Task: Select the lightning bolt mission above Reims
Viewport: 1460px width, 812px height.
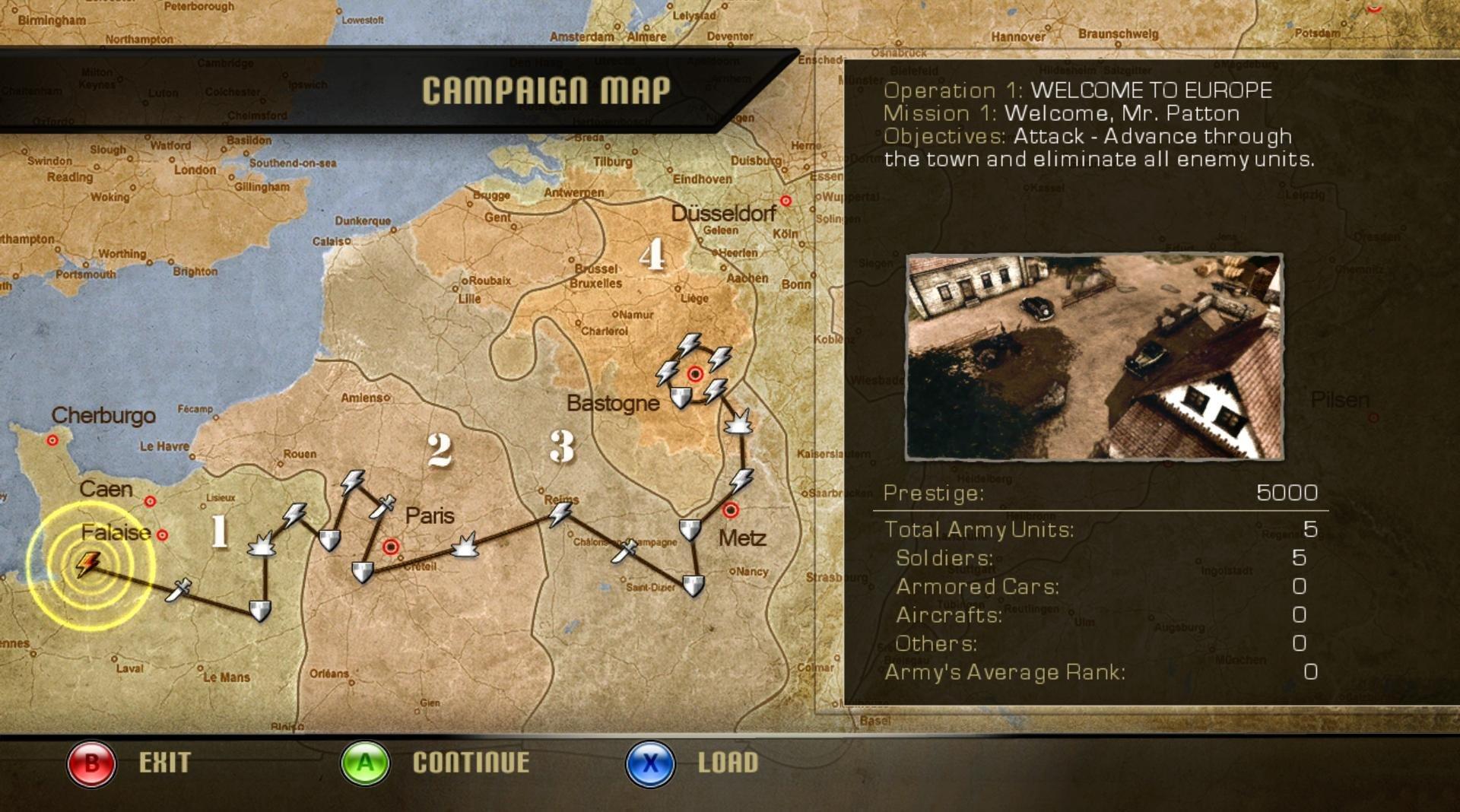Action: tap(560, 515)
